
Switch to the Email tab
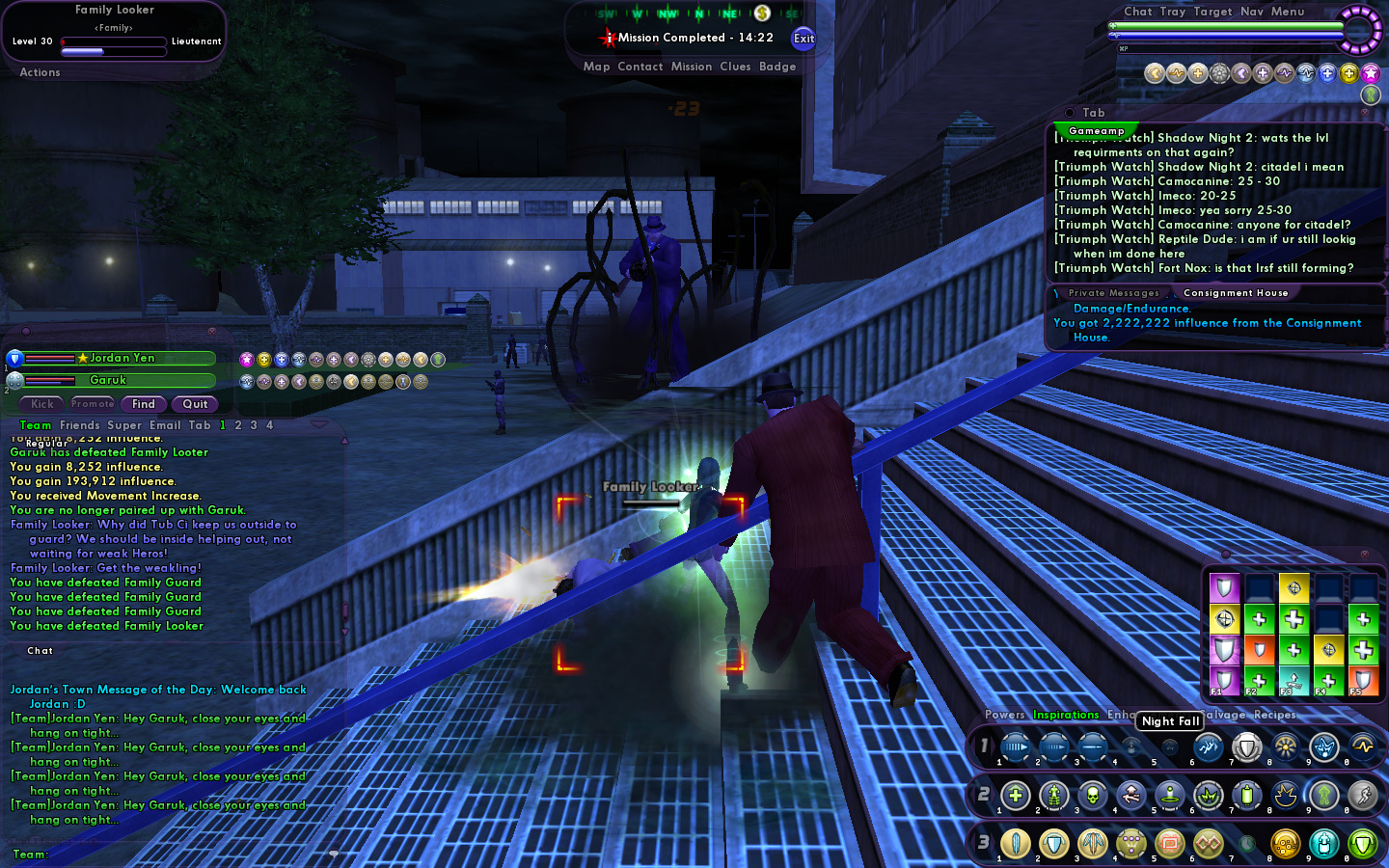pos(165,425)
